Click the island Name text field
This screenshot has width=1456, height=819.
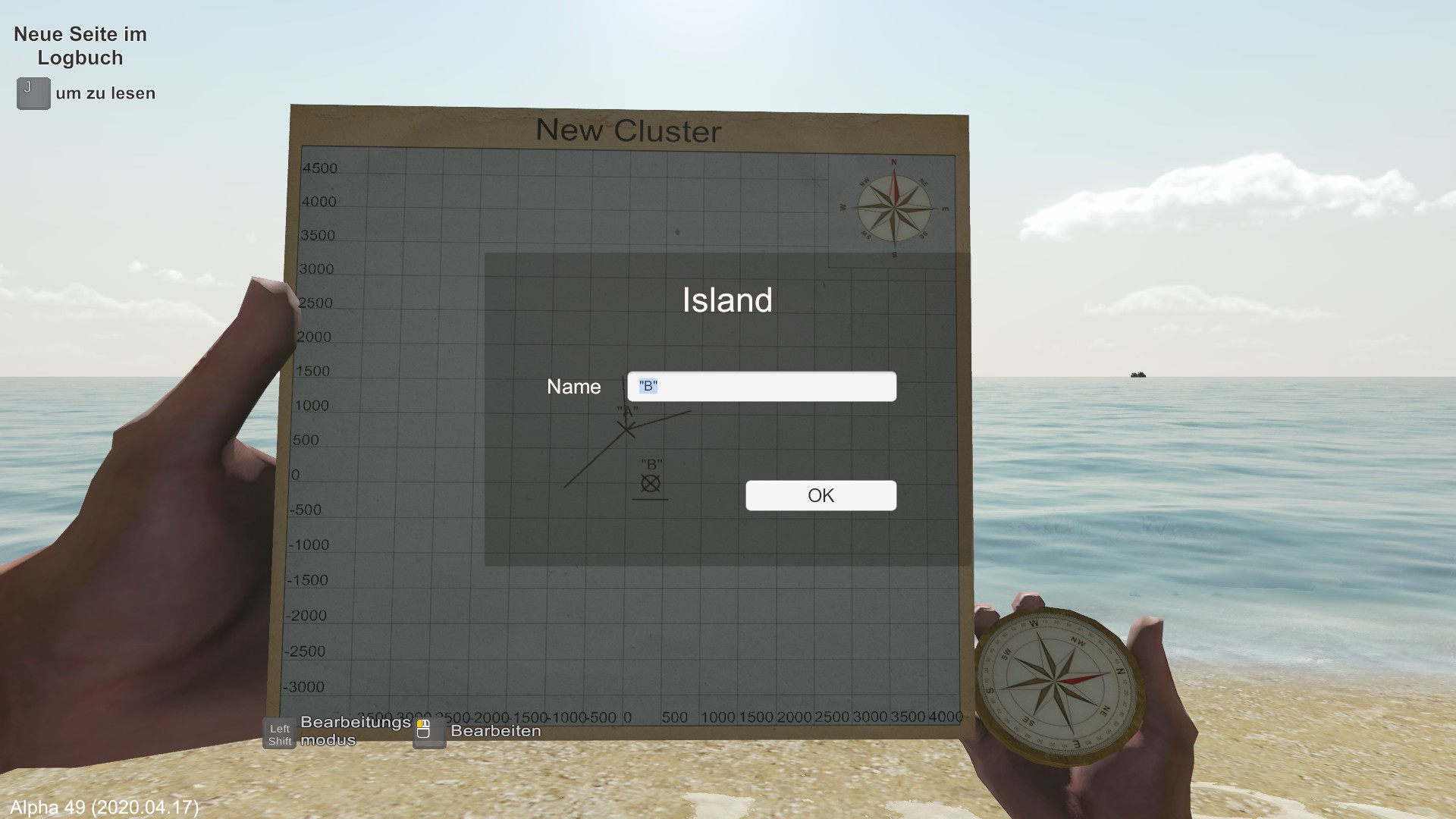pyautogui.click(x=761, y=387)
